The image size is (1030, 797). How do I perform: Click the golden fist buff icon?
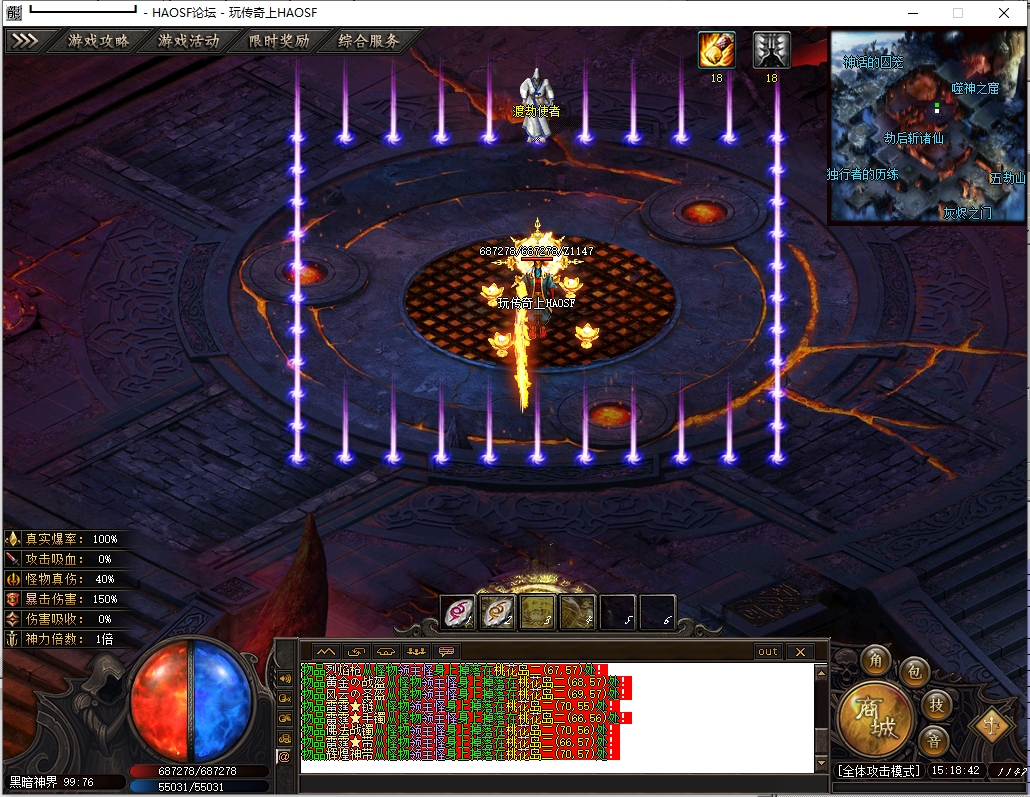[x=716, y=50]
